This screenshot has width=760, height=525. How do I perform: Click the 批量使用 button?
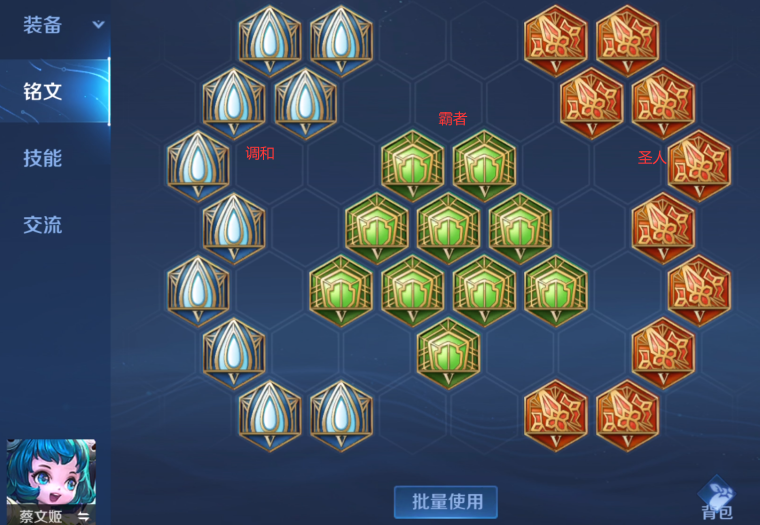tap(446, 501)
